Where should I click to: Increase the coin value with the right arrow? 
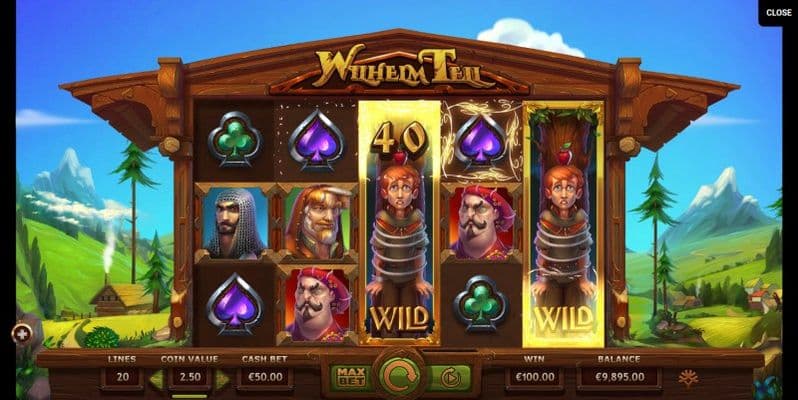pos(222,379)
